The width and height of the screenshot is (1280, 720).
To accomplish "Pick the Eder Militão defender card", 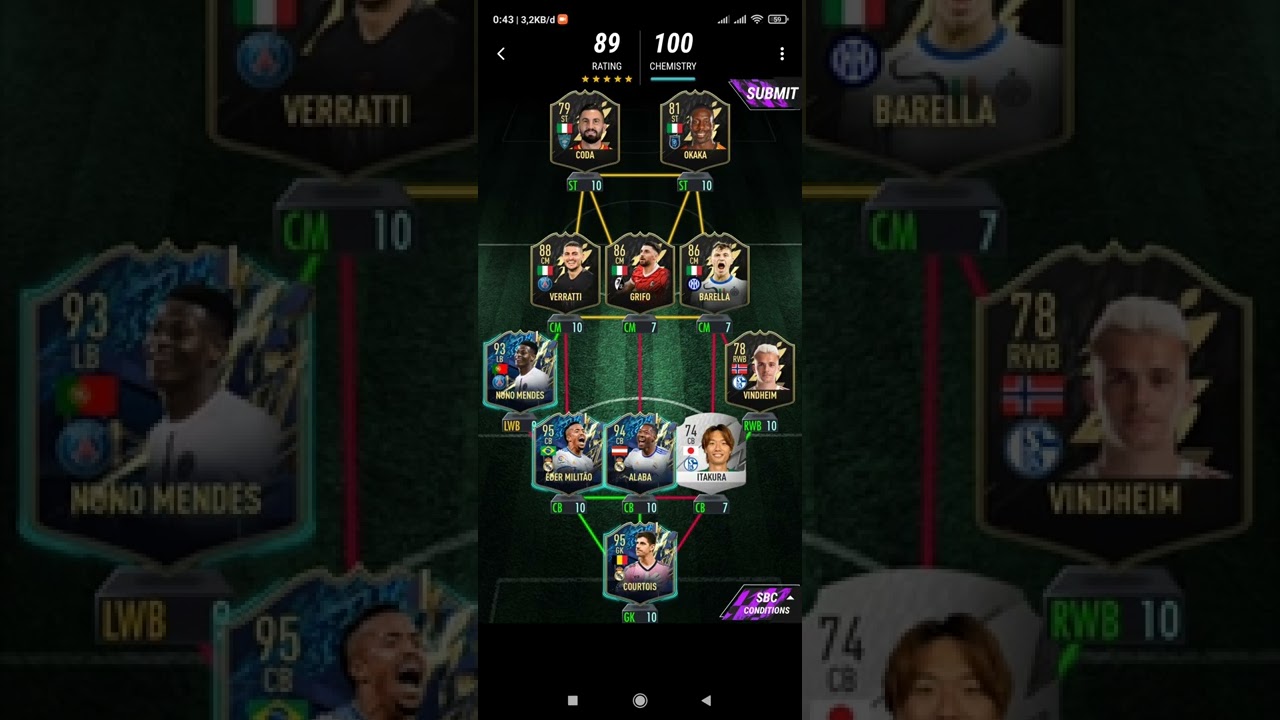I will coord(568,452).
